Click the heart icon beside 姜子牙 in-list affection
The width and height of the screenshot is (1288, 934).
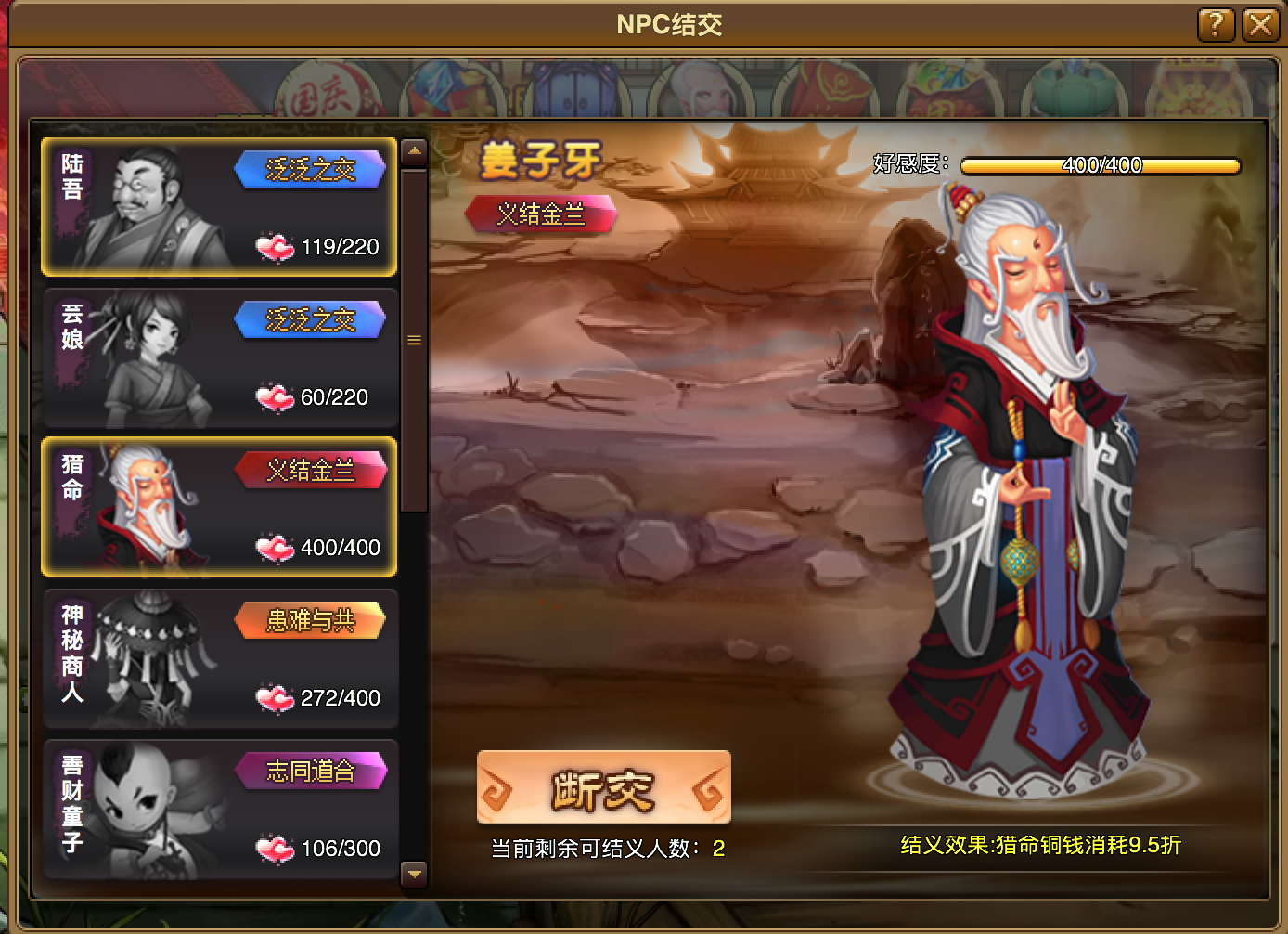click(276, 547)
